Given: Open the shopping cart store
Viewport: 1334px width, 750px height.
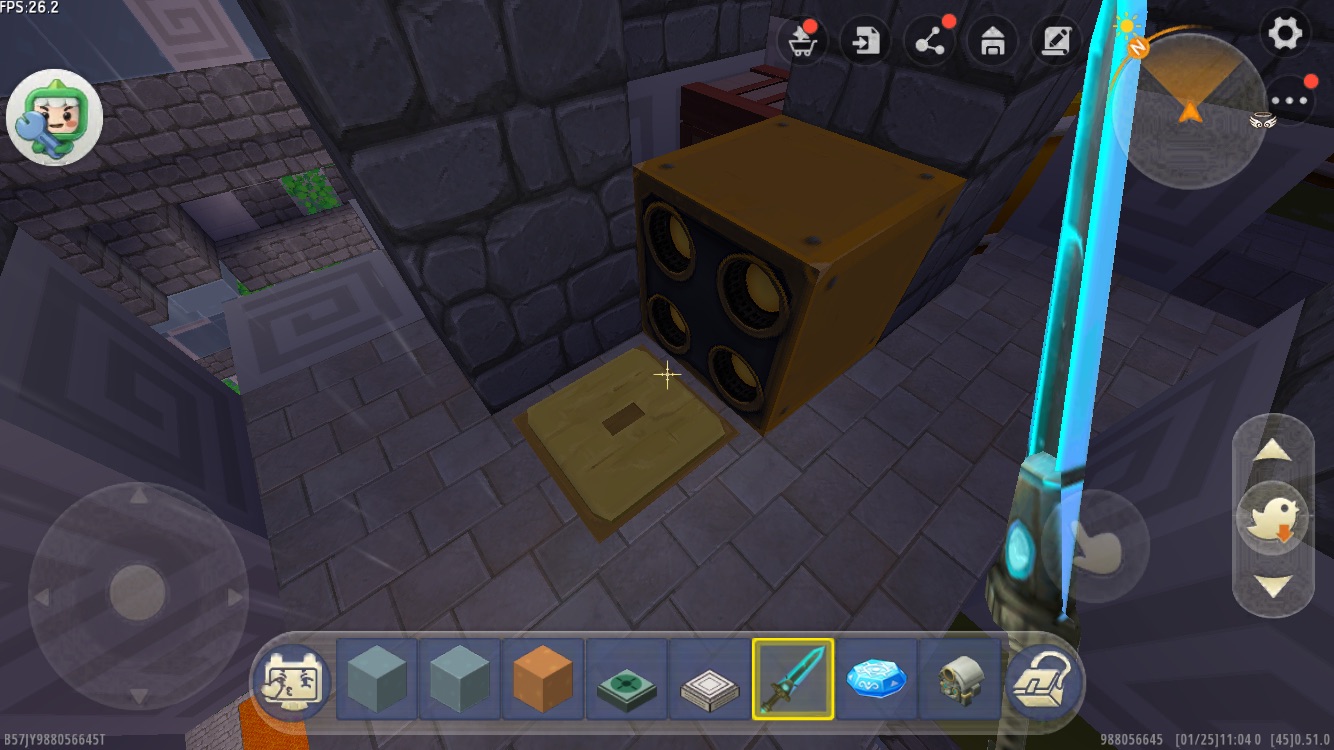Looking at the screenshot, I should click(x=802, y=42).
